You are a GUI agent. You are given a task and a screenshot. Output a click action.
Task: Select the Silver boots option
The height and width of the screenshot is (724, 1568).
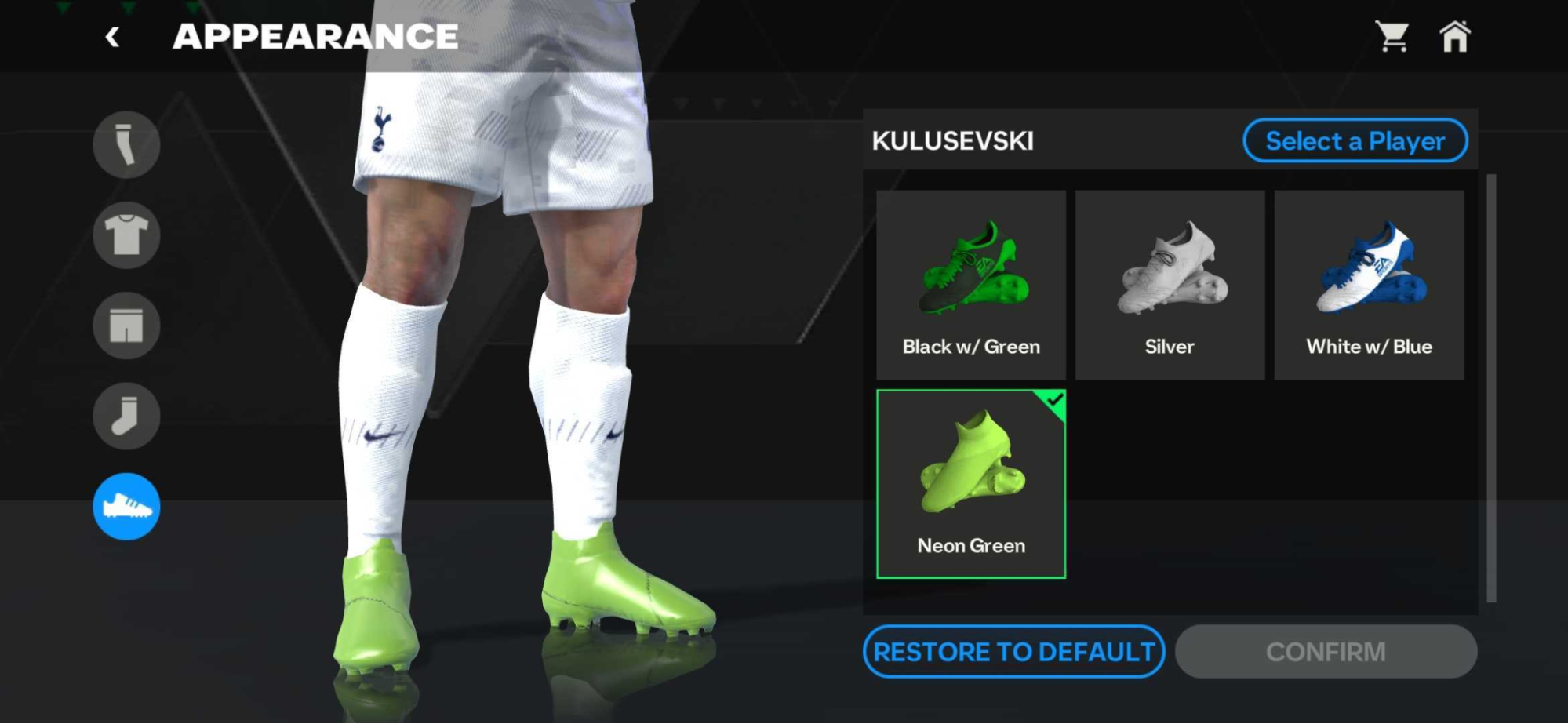[1170, 285]
